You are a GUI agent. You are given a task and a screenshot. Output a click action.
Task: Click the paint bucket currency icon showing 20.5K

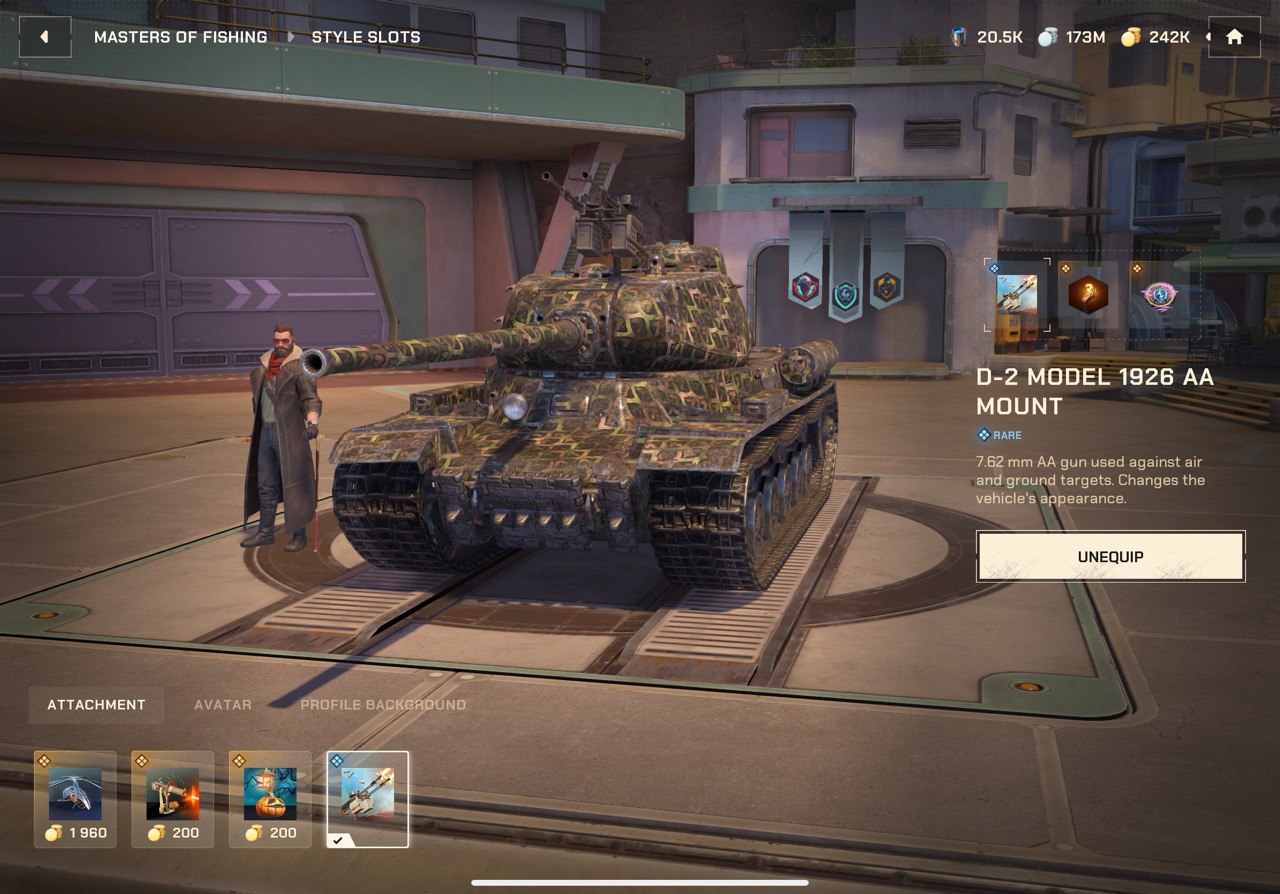[x=956, y=36]
